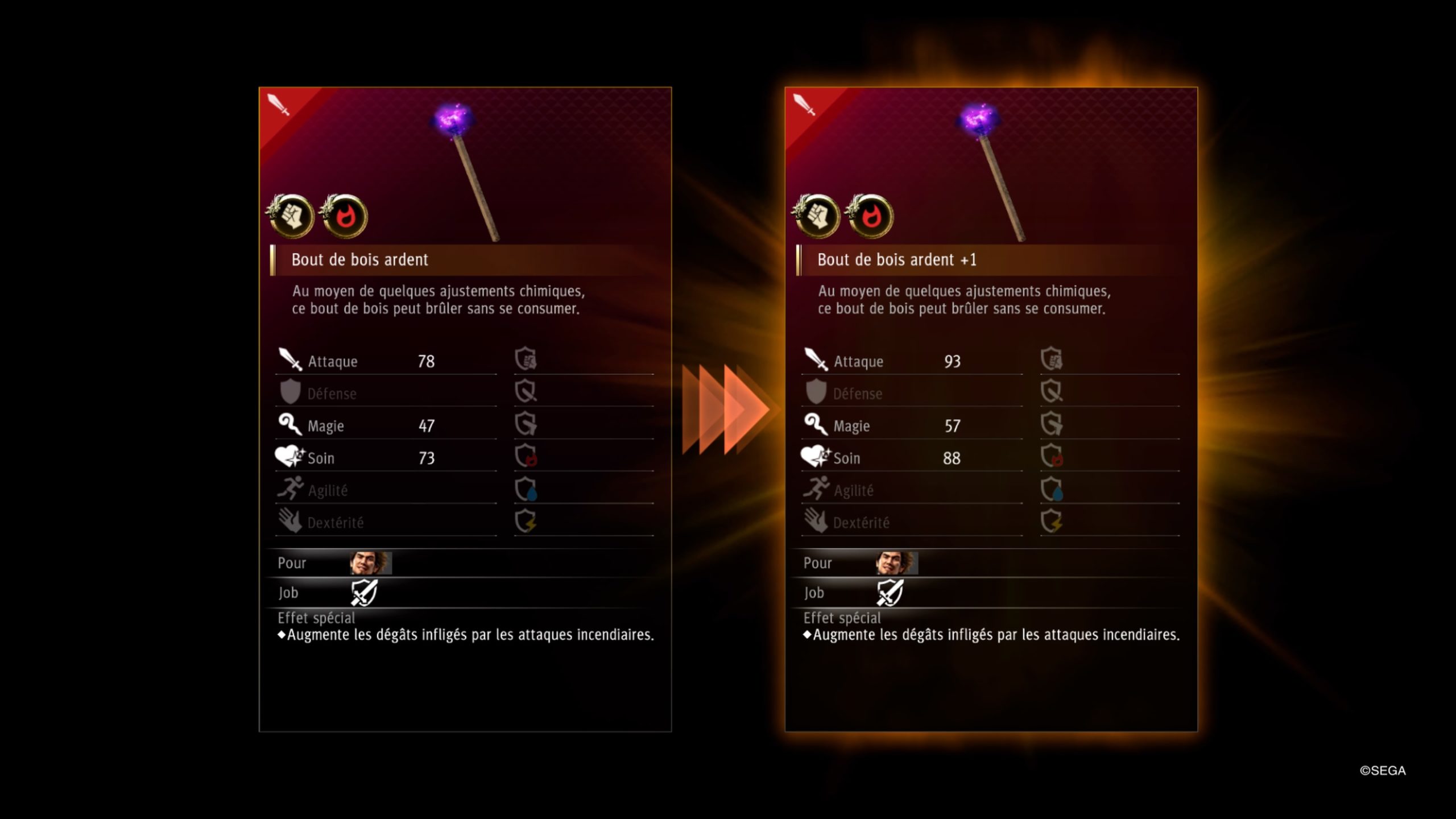This screenshot has width=1456, height=819.
Task: Select the original Bout de bois ardent title
Action: click(359, 260)
